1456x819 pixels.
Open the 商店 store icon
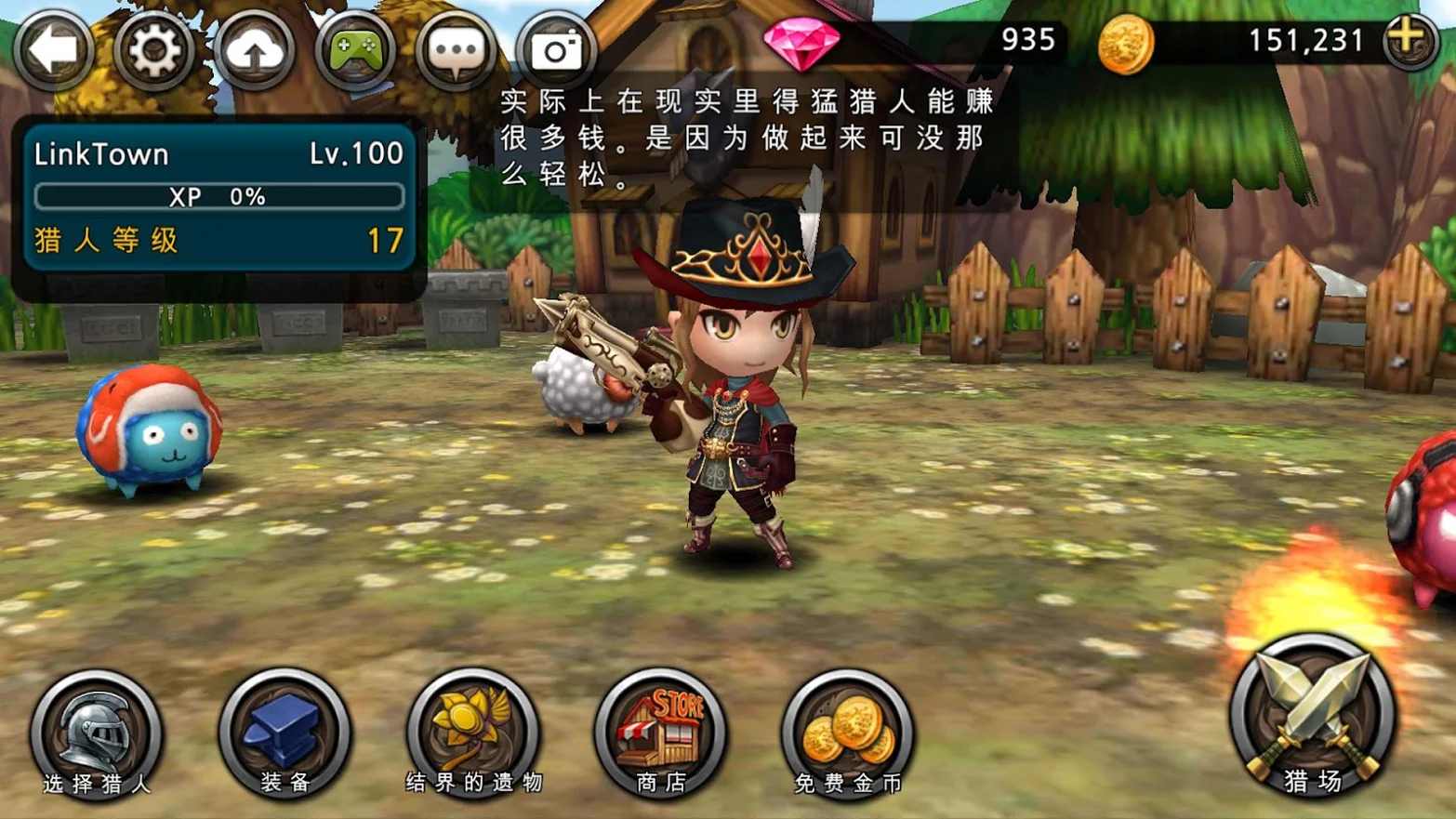pos(662,732)
